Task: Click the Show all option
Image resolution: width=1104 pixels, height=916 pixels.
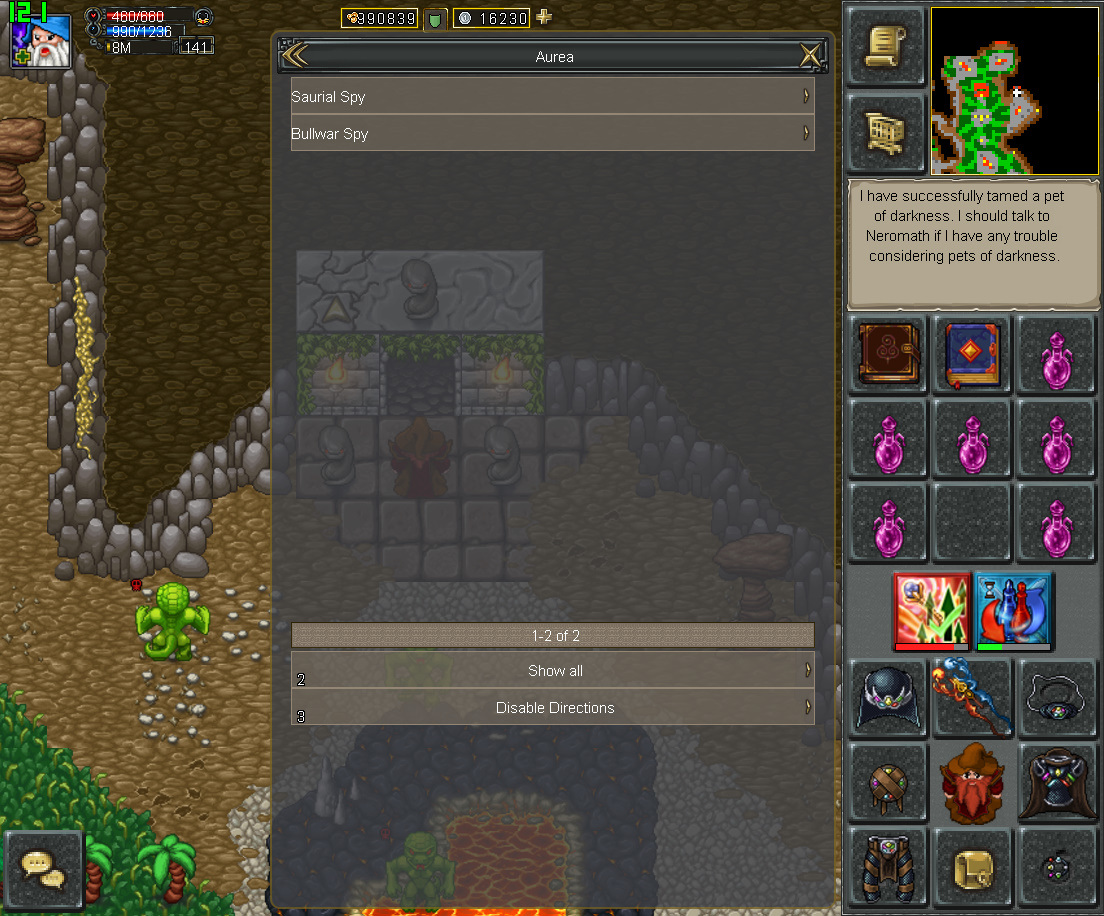Action: pyautogui.click(x=554, y=671)
